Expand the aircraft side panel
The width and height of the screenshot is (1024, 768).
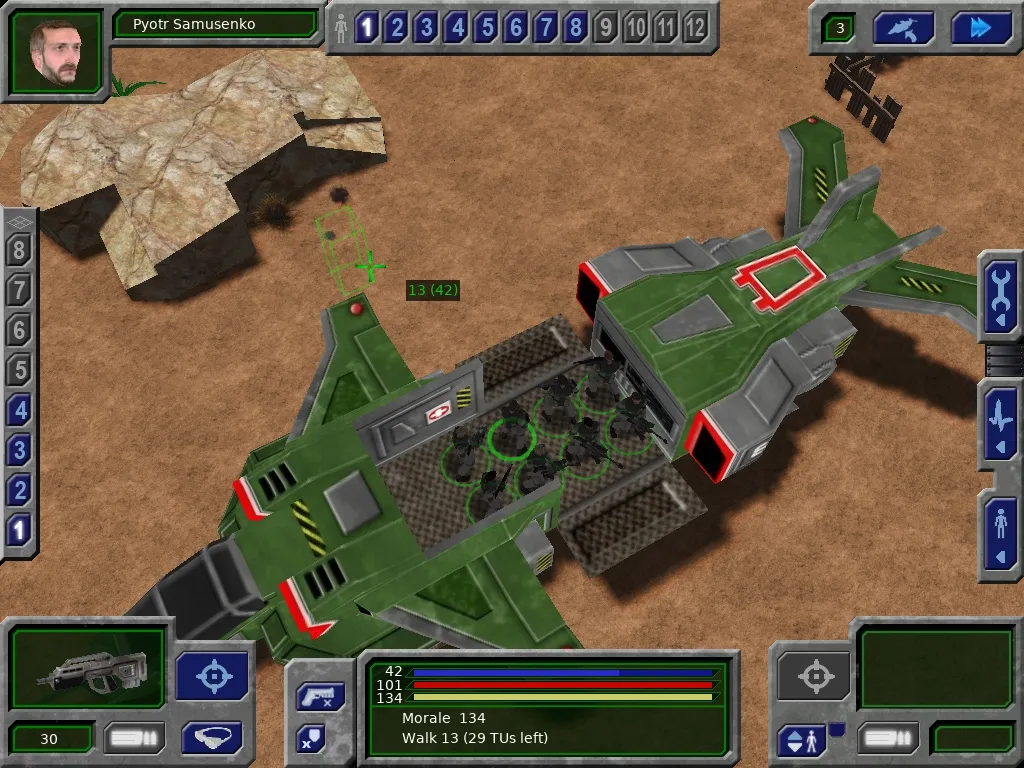pyautogui.click(x=1000, y=425)
